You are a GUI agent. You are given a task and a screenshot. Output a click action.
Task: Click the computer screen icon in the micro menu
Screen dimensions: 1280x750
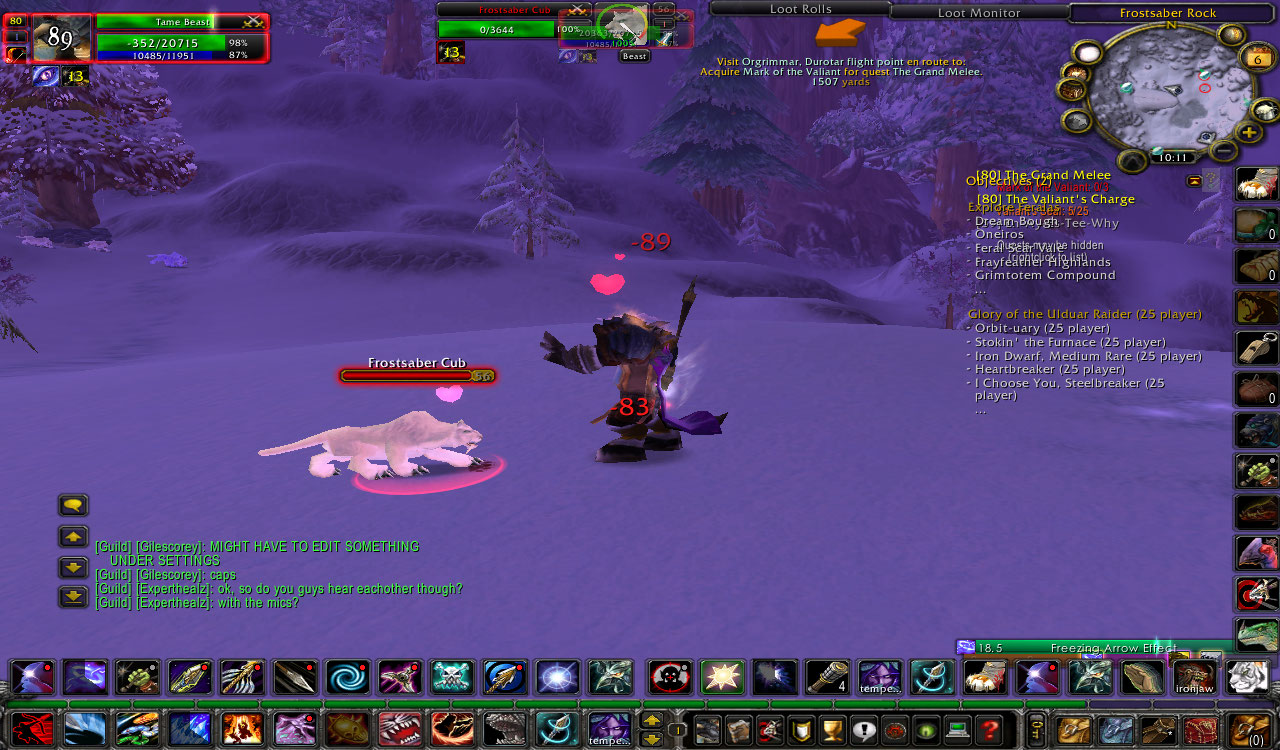(956, 728)
